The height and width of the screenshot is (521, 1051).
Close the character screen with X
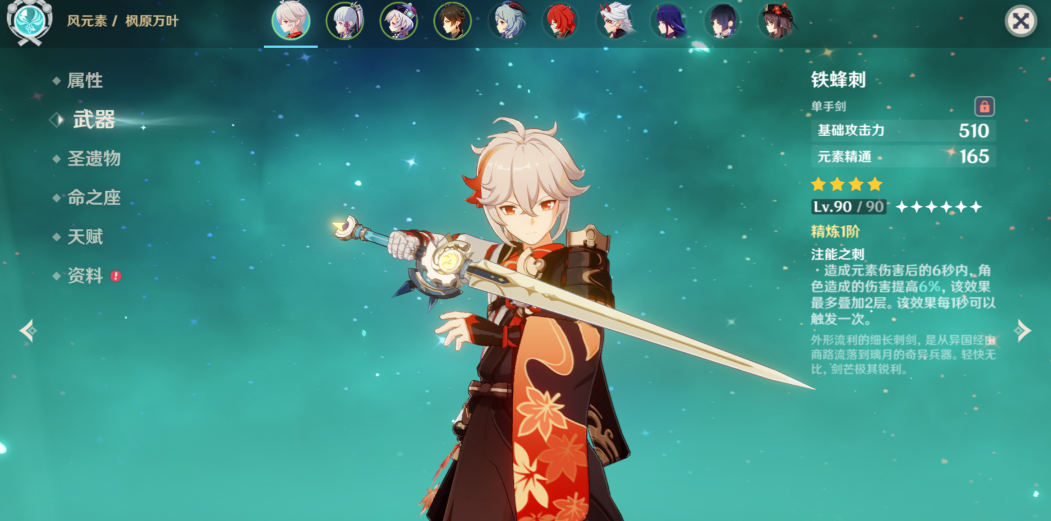pos(1020,21)
